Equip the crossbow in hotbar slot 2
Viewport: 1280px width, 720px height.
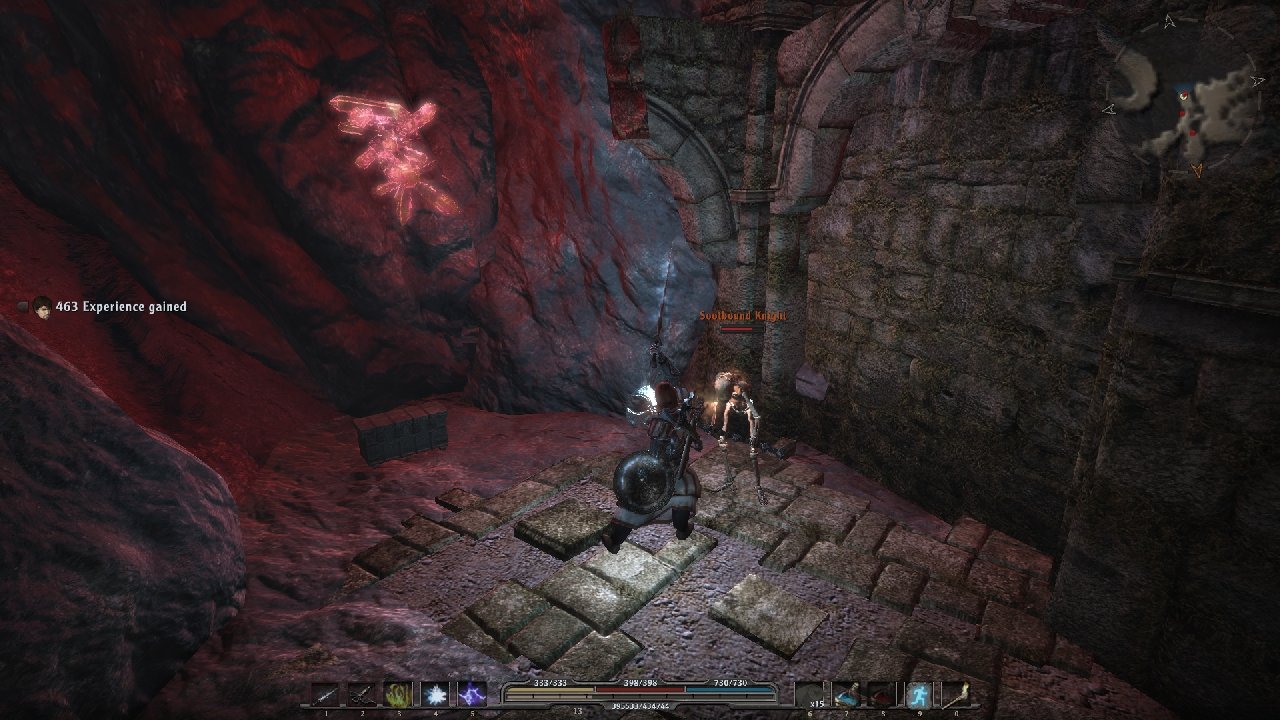(362, 694)
